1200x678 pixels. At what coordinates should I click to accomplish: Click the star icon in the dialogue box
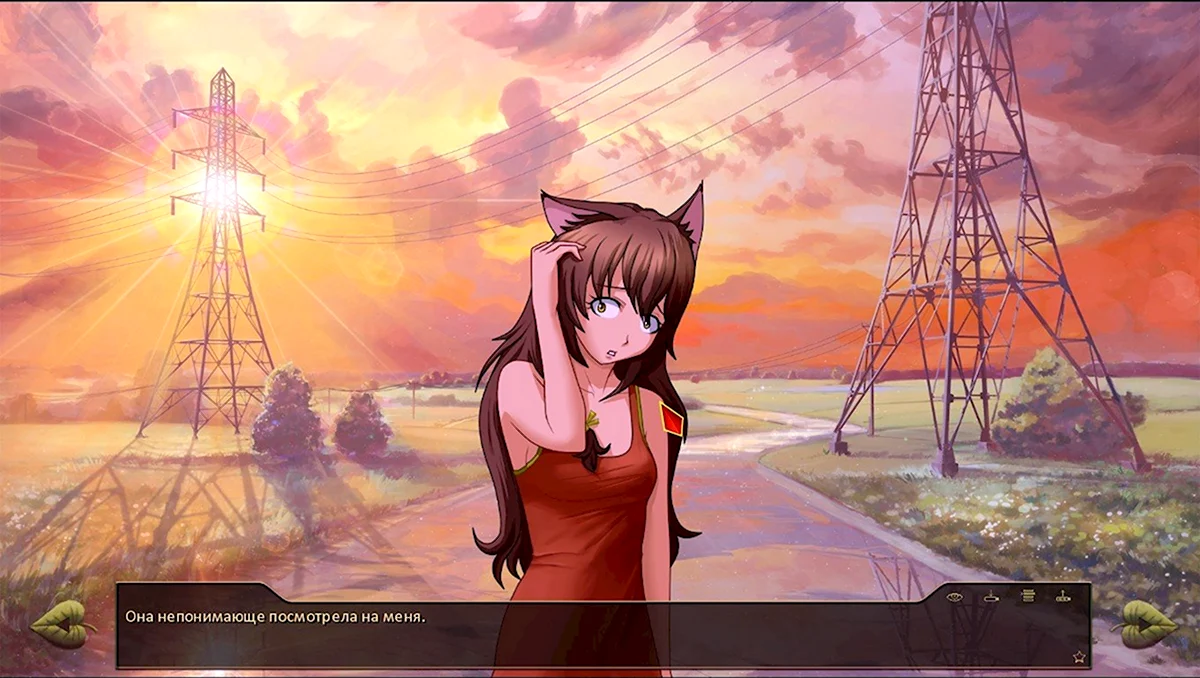point(1079,657)
